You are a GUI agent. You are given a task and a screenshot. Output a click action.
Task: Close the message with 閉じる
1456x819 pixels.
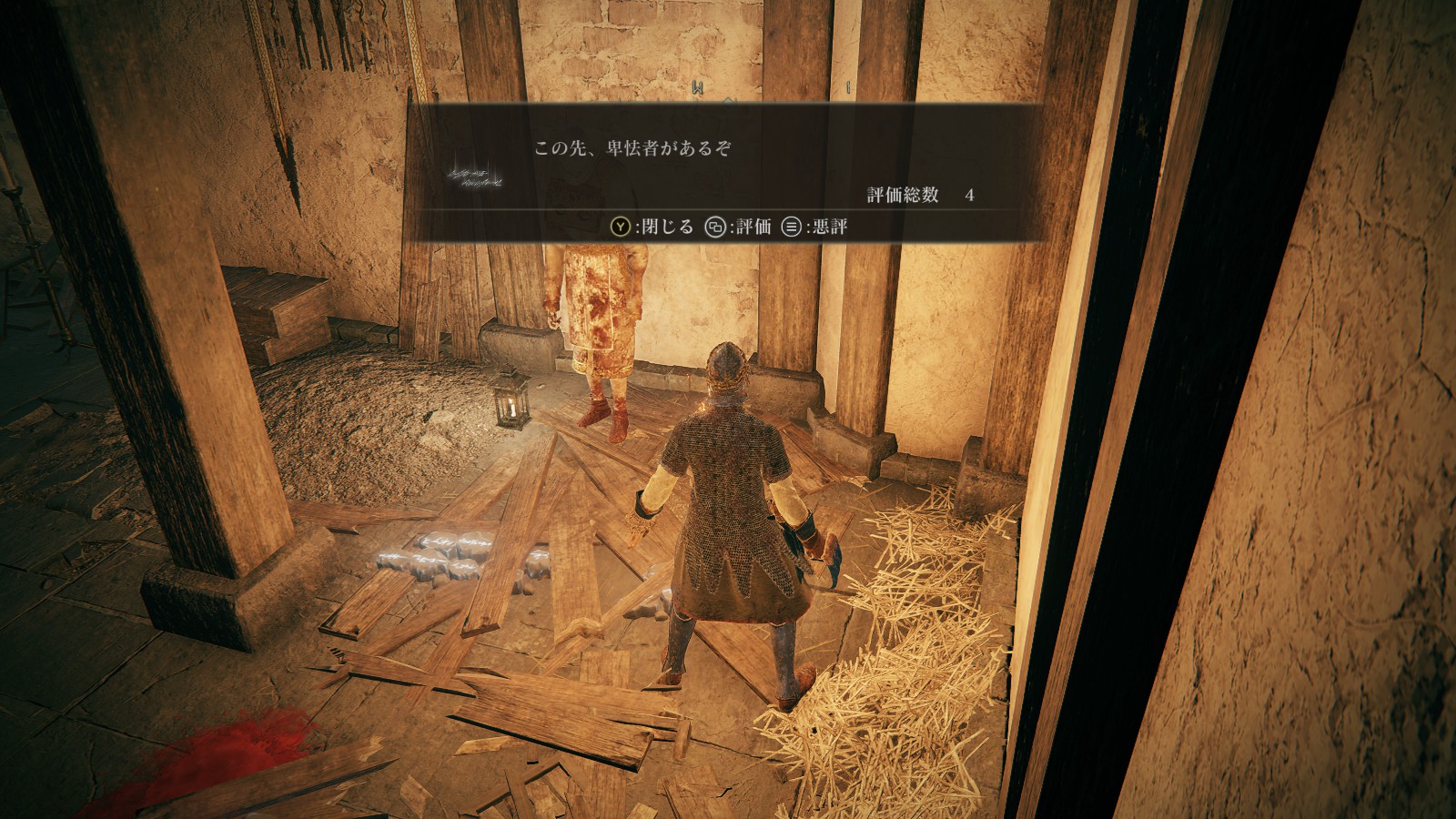pyautogui.click(x=652, y=227)
